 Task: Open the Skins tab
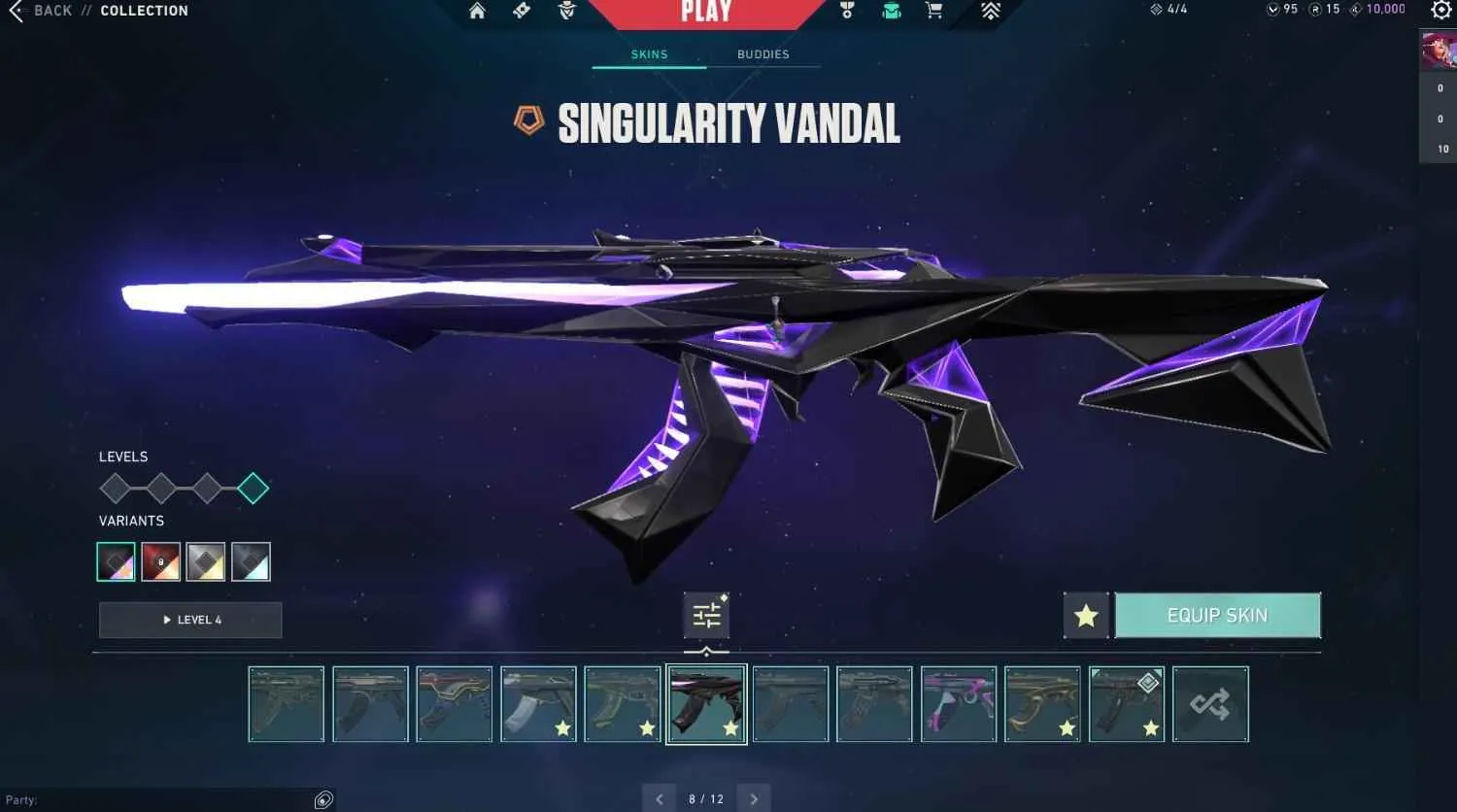click(x=648, y=54)
